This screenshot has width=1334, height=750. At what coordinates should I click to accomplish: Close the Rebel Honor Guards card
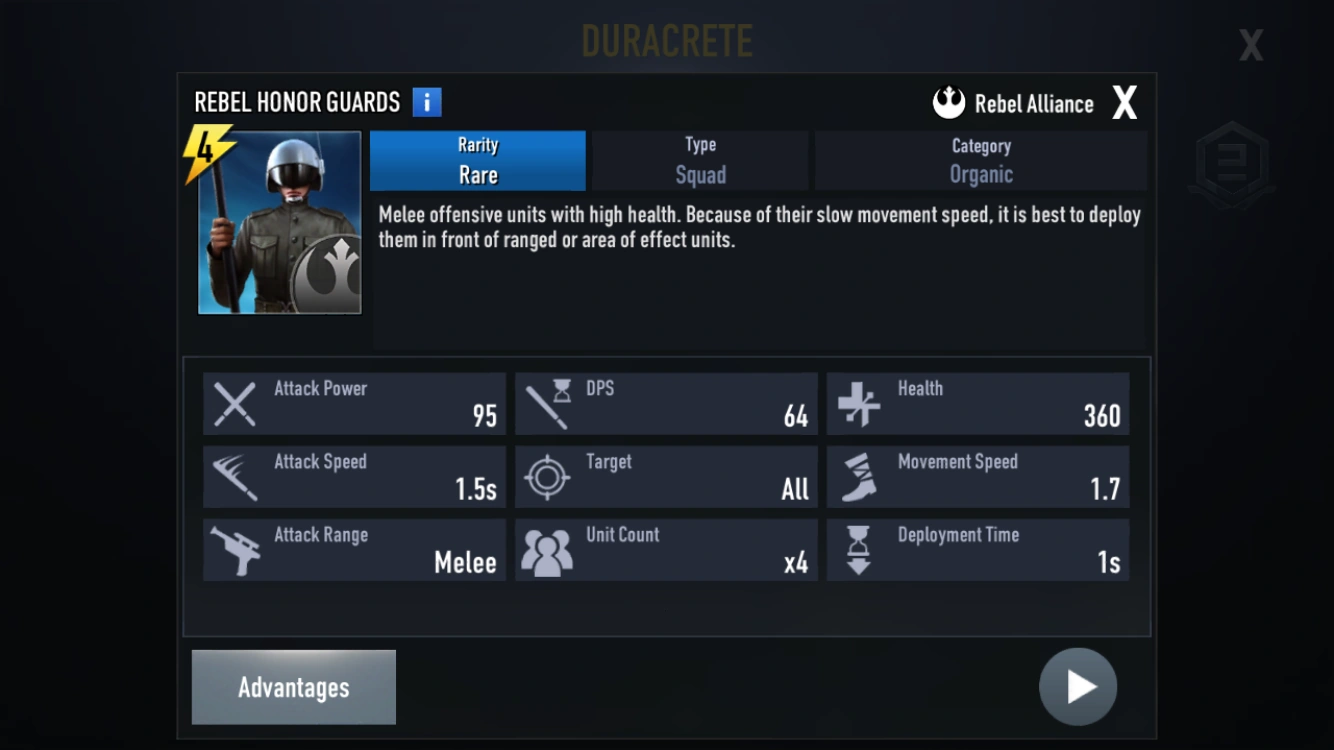point(1125,100)
